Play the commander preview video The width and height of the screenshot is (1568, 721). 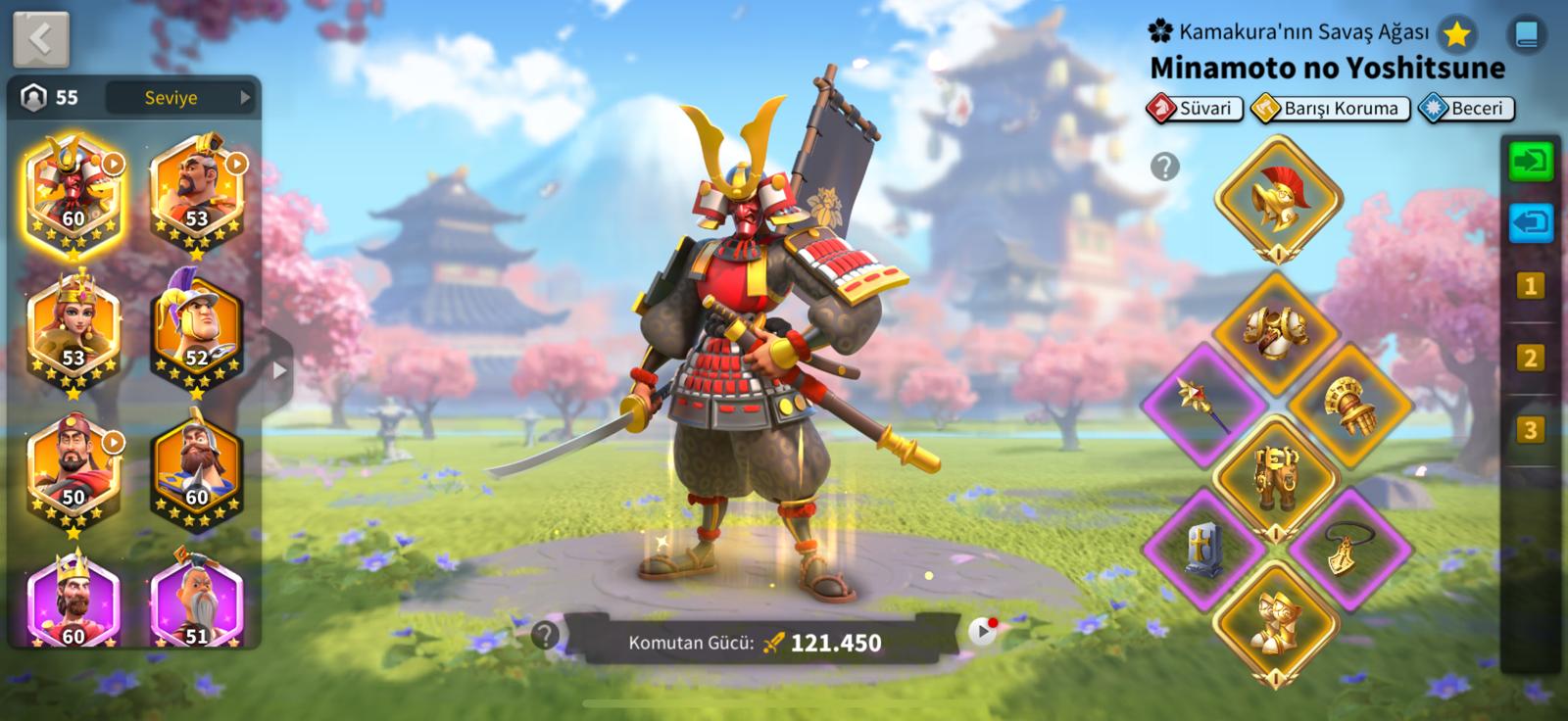(982, 632)
